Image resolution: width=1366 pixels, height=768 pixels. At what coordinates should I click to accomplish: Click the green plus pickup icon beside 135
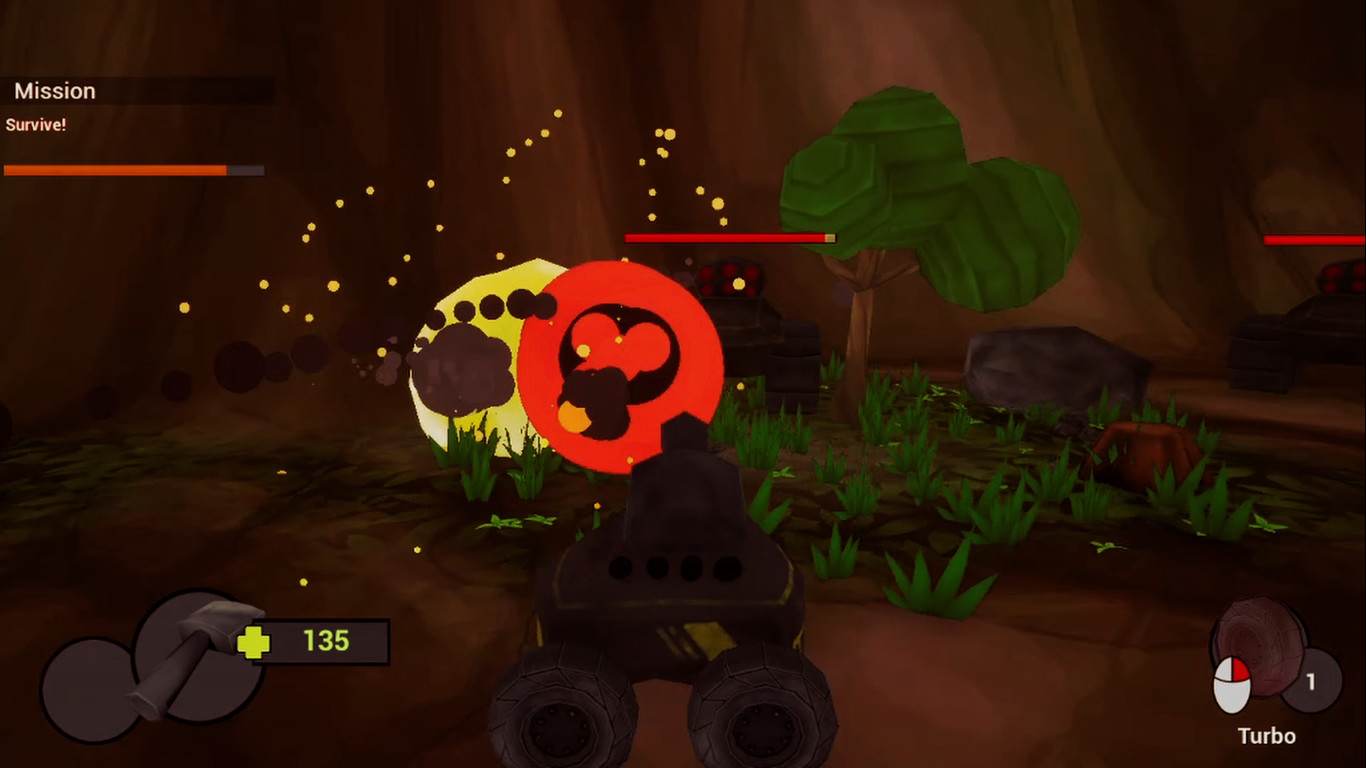point(253,644)
